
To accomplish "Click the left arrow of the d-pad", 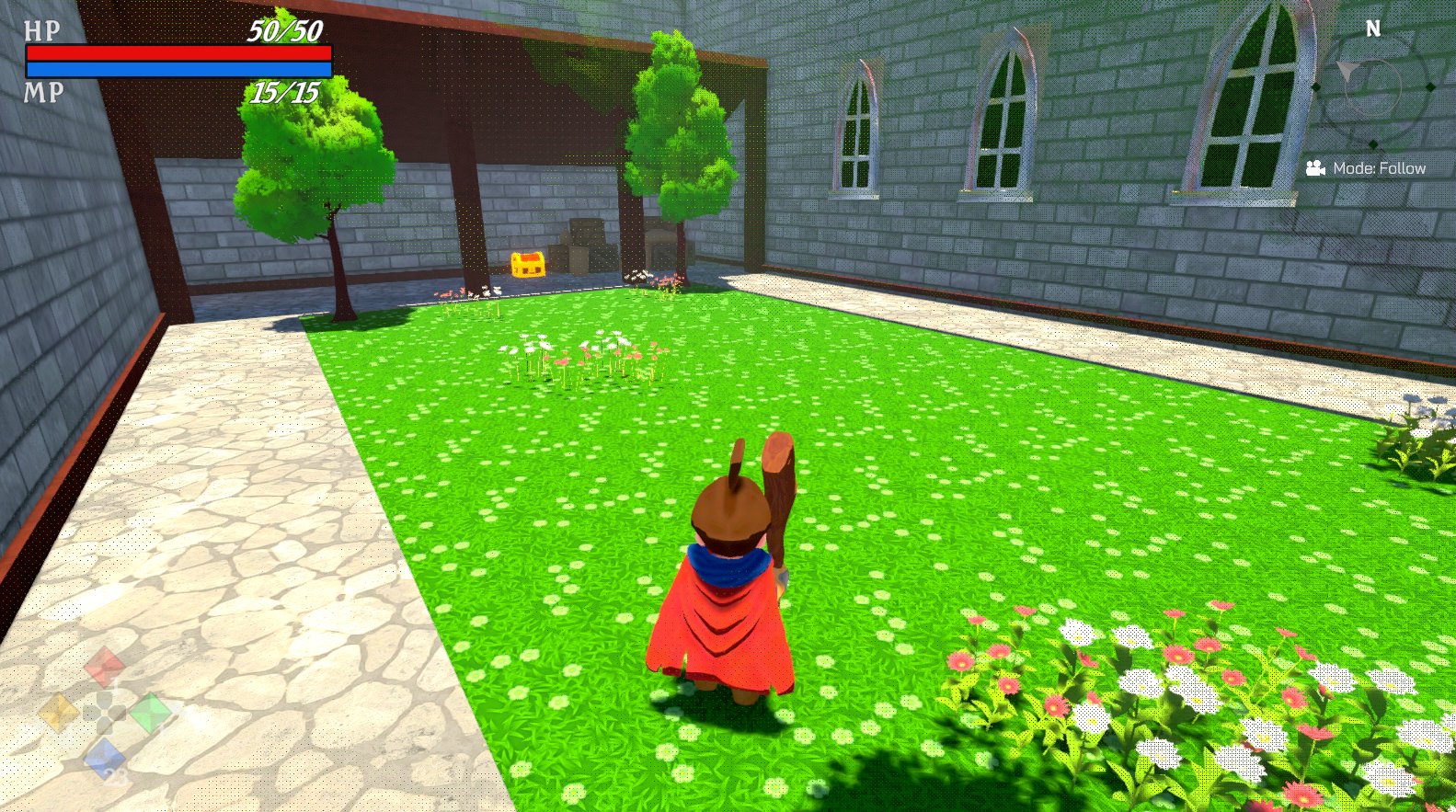I will click(91, 713).
